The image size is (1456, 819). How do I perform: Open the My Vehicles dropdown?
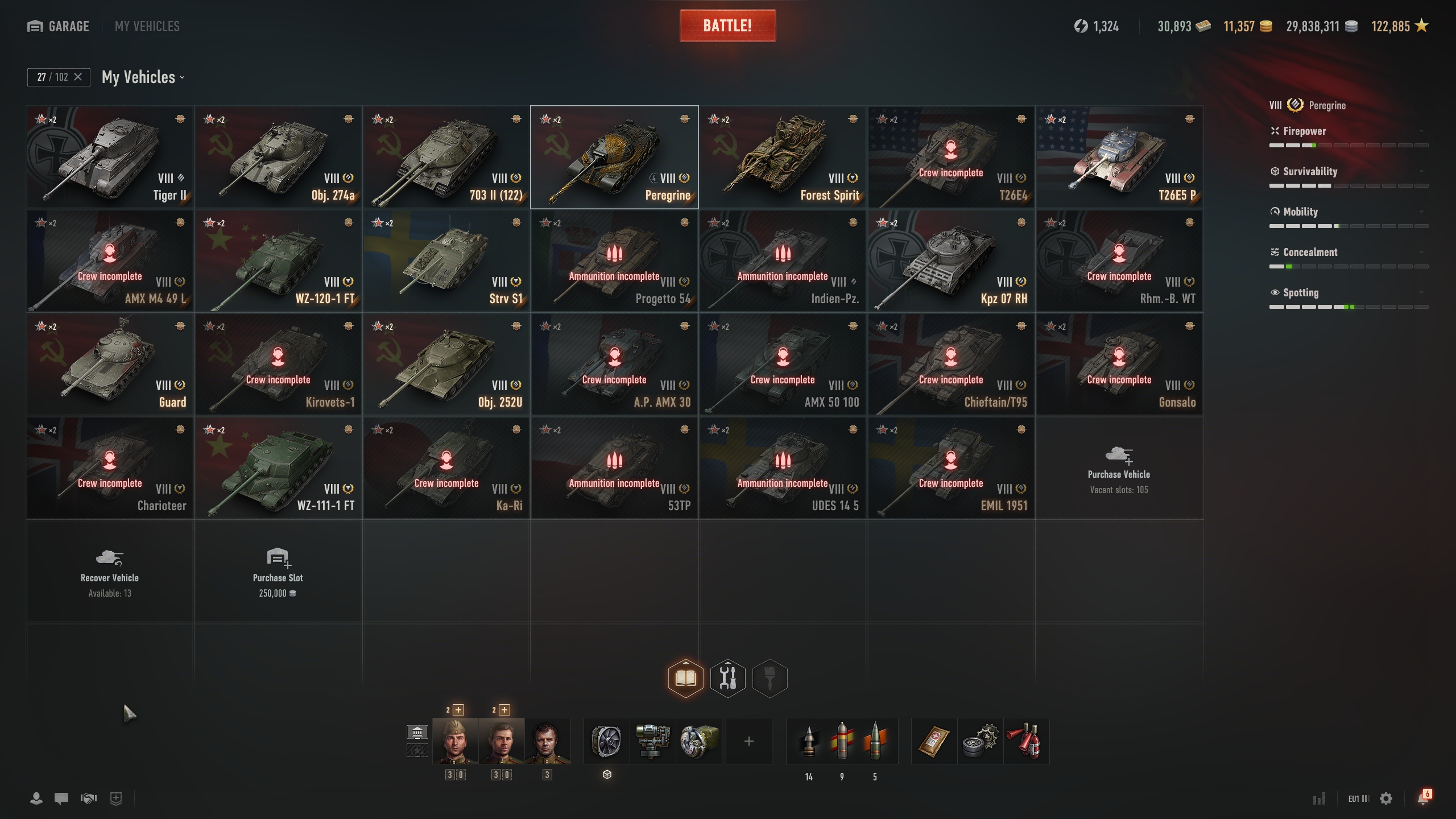click(143, 77)
